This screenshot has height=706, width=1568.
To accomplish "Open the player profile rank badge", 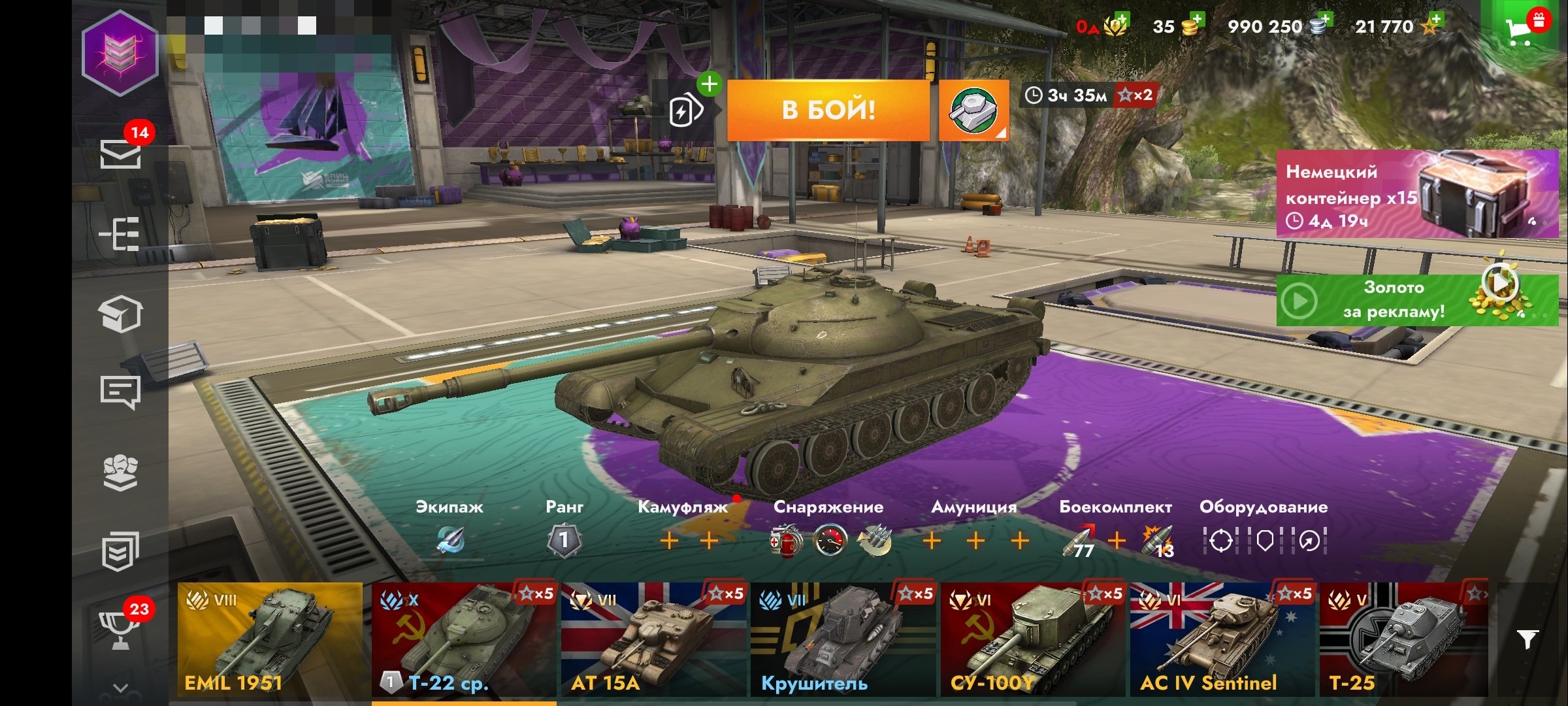I will (x=120, y=54).
